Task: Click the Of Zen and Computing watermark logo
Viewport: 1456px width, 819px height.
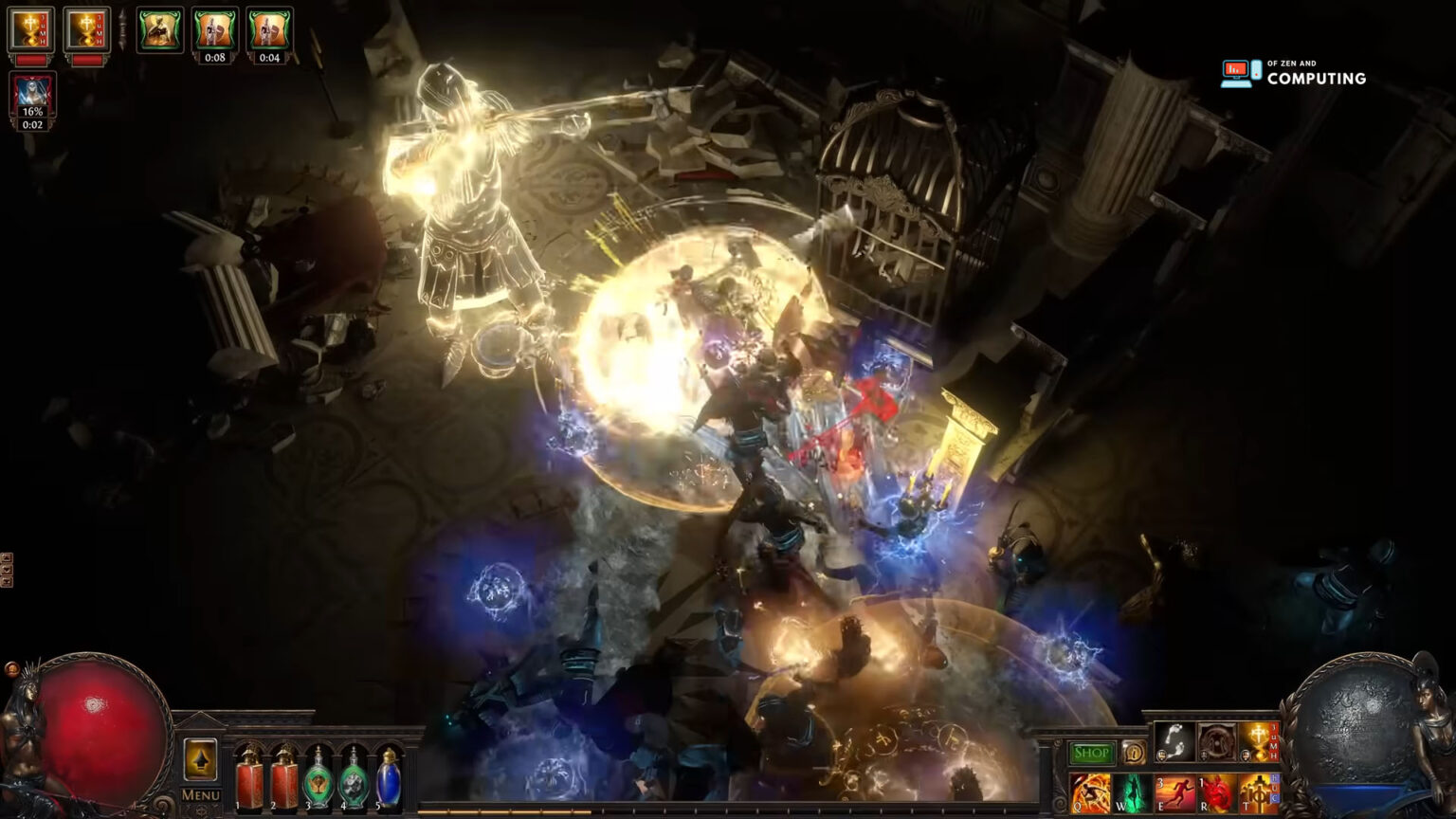Action: (x=1294, y=73)
